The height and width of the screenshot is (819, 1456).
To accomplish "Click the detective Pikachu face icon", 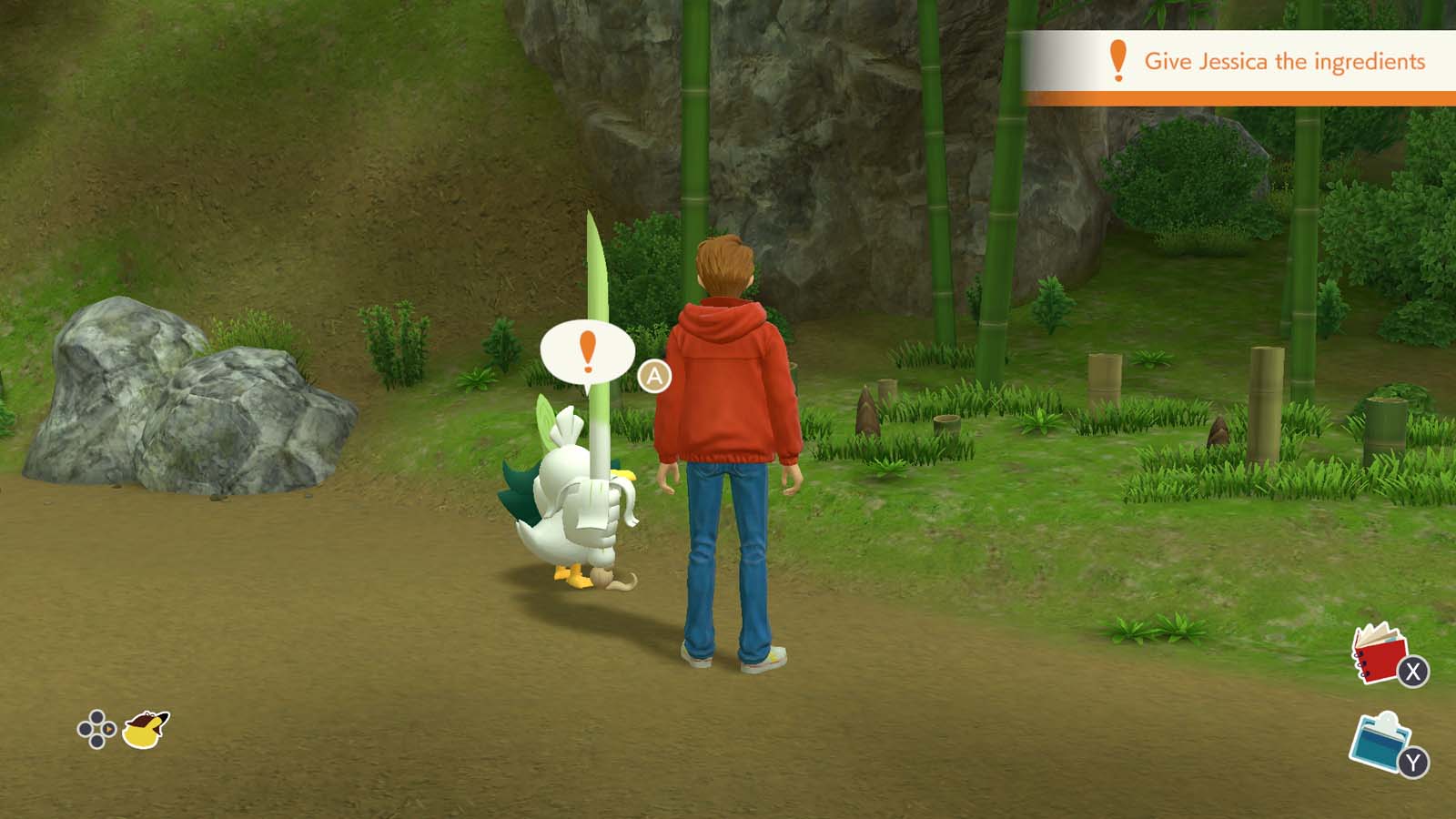I will coord(144,728).
